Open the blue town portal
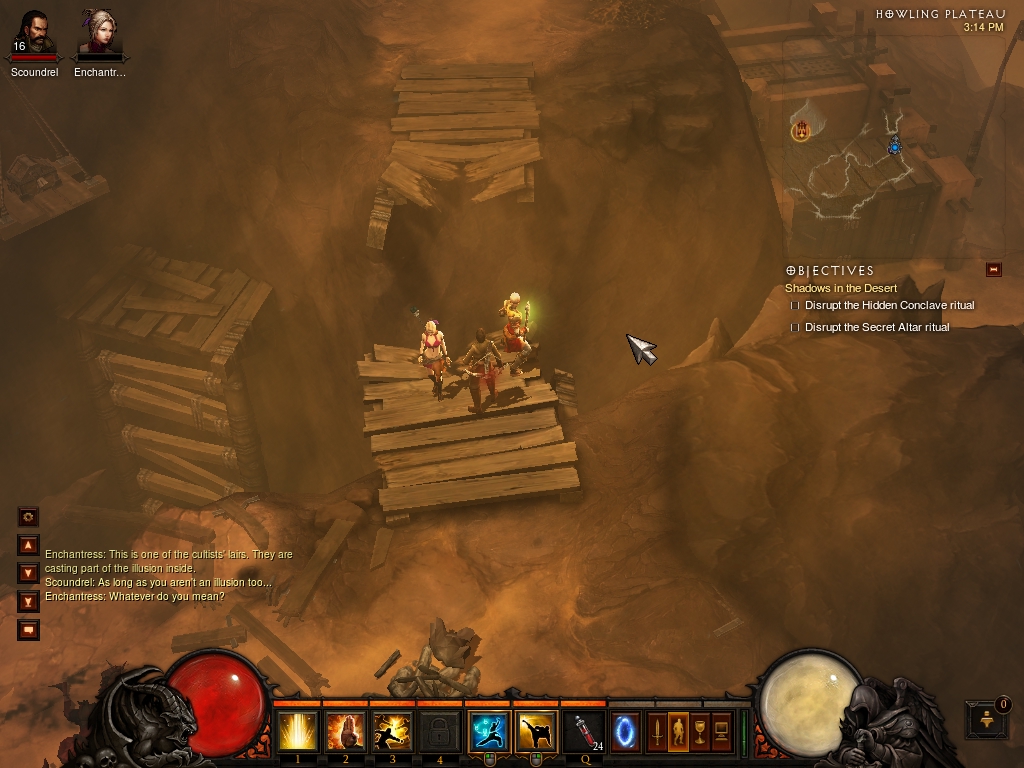1024x768 pixels. point(626,732)
